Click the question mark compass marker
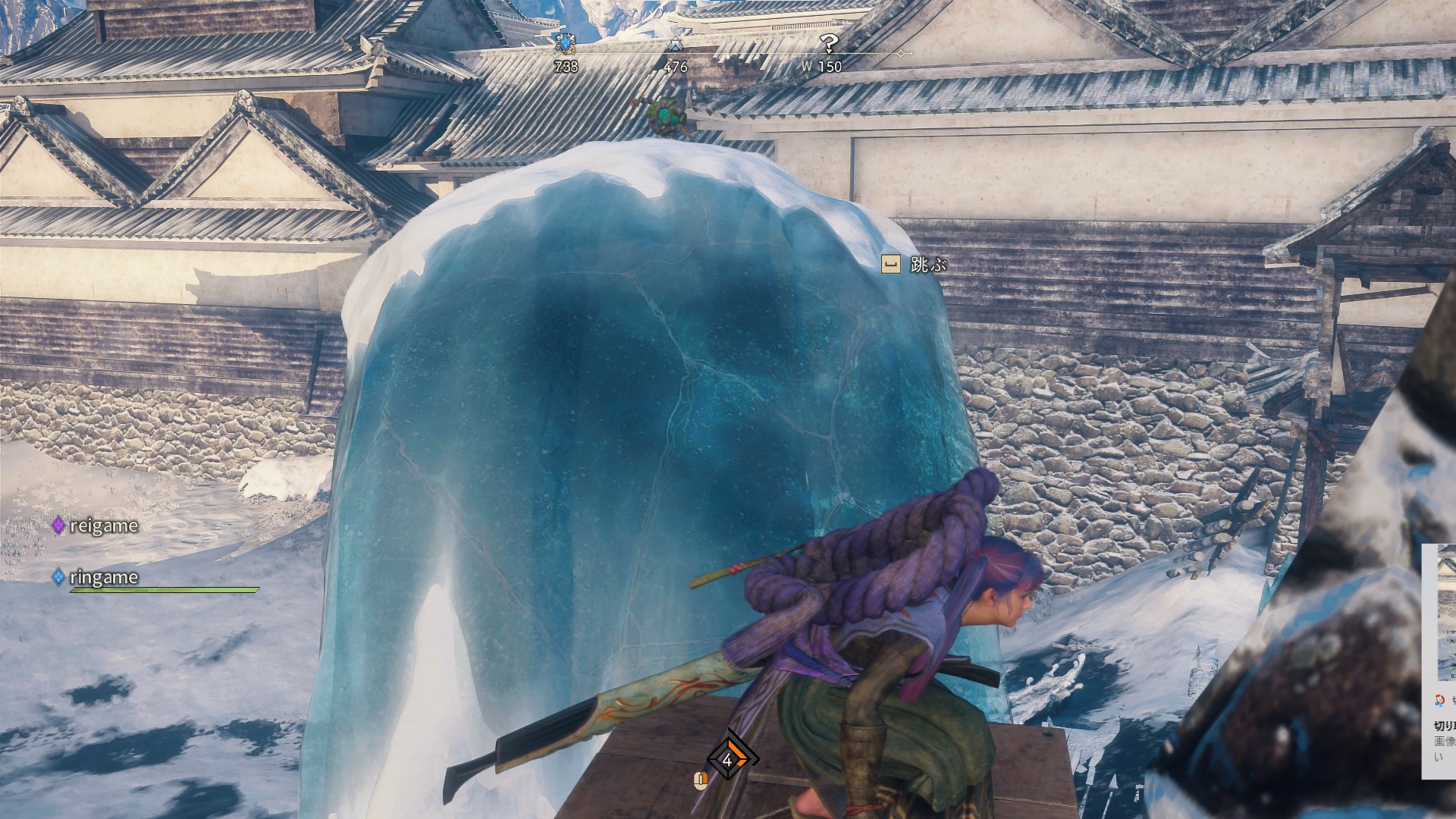 click(x=829, y=43)
